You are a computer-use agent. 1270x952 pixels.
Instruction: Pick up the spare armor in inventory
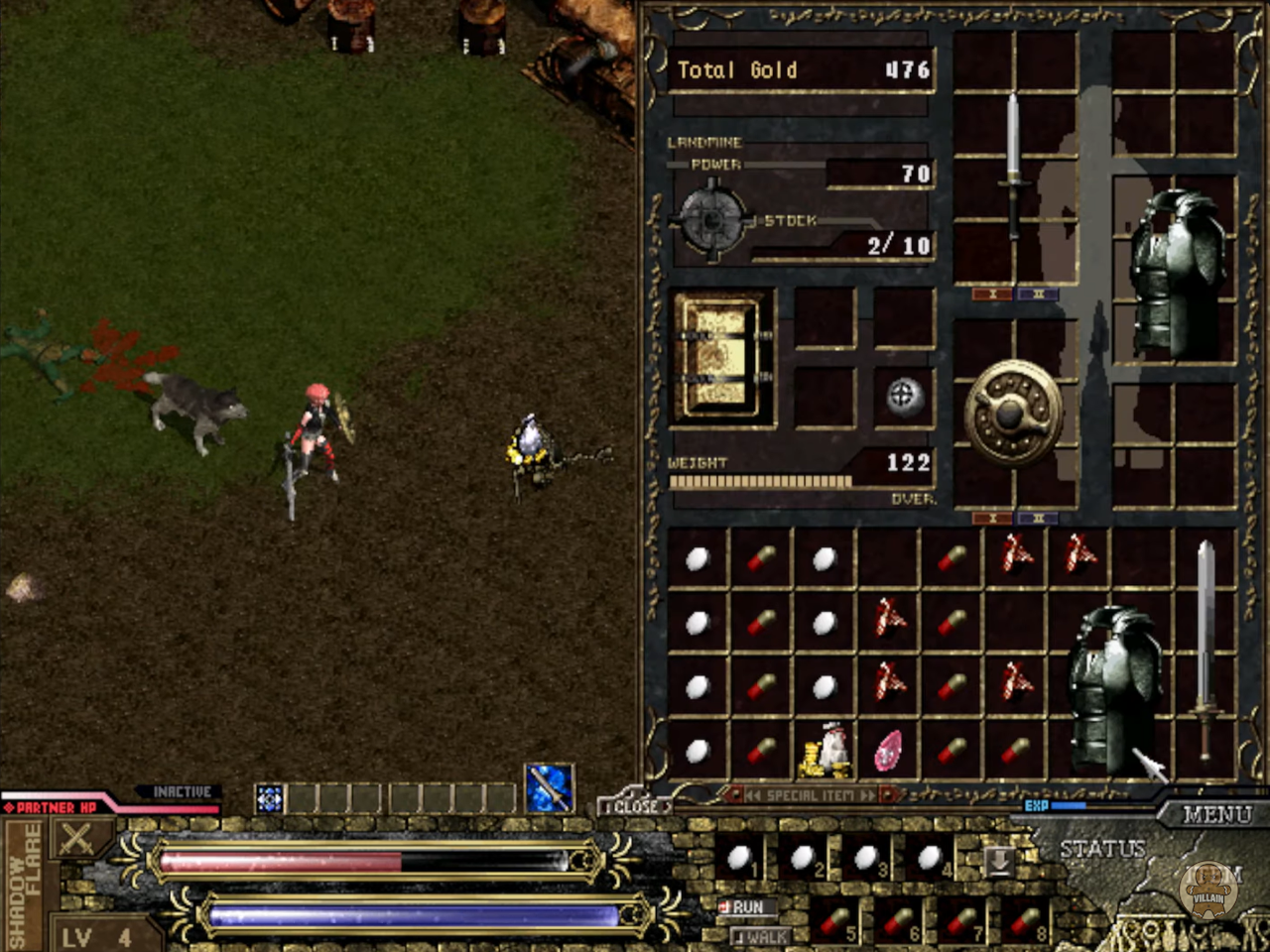(x=1116, y=686)
